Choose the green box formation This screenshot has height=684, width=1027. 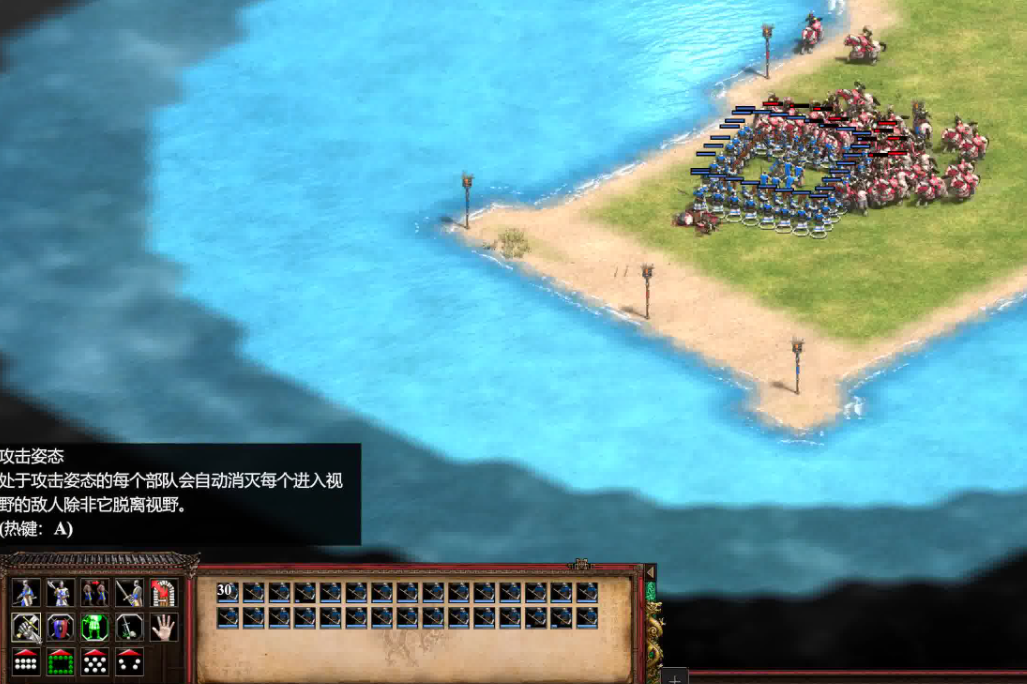[60, 661]
